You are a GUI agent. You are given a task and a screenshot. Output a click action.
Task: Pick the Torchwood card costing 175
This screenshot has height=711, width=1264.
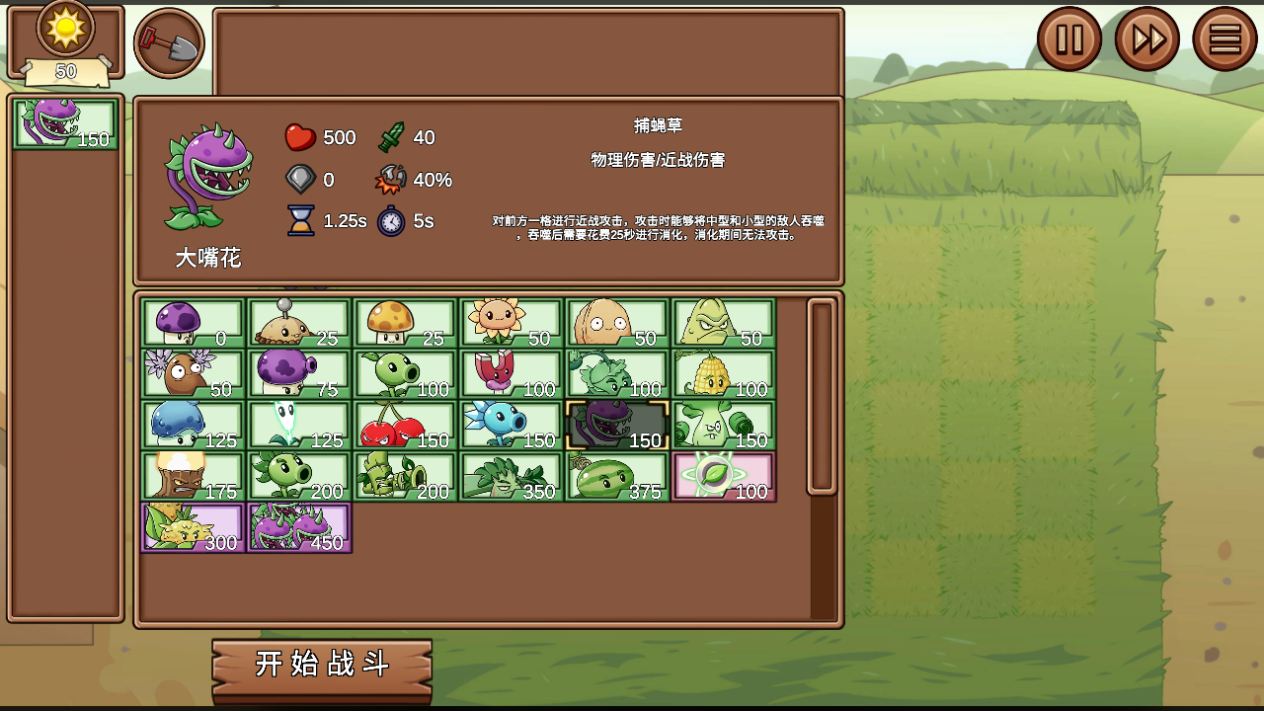tap(193, 476)
